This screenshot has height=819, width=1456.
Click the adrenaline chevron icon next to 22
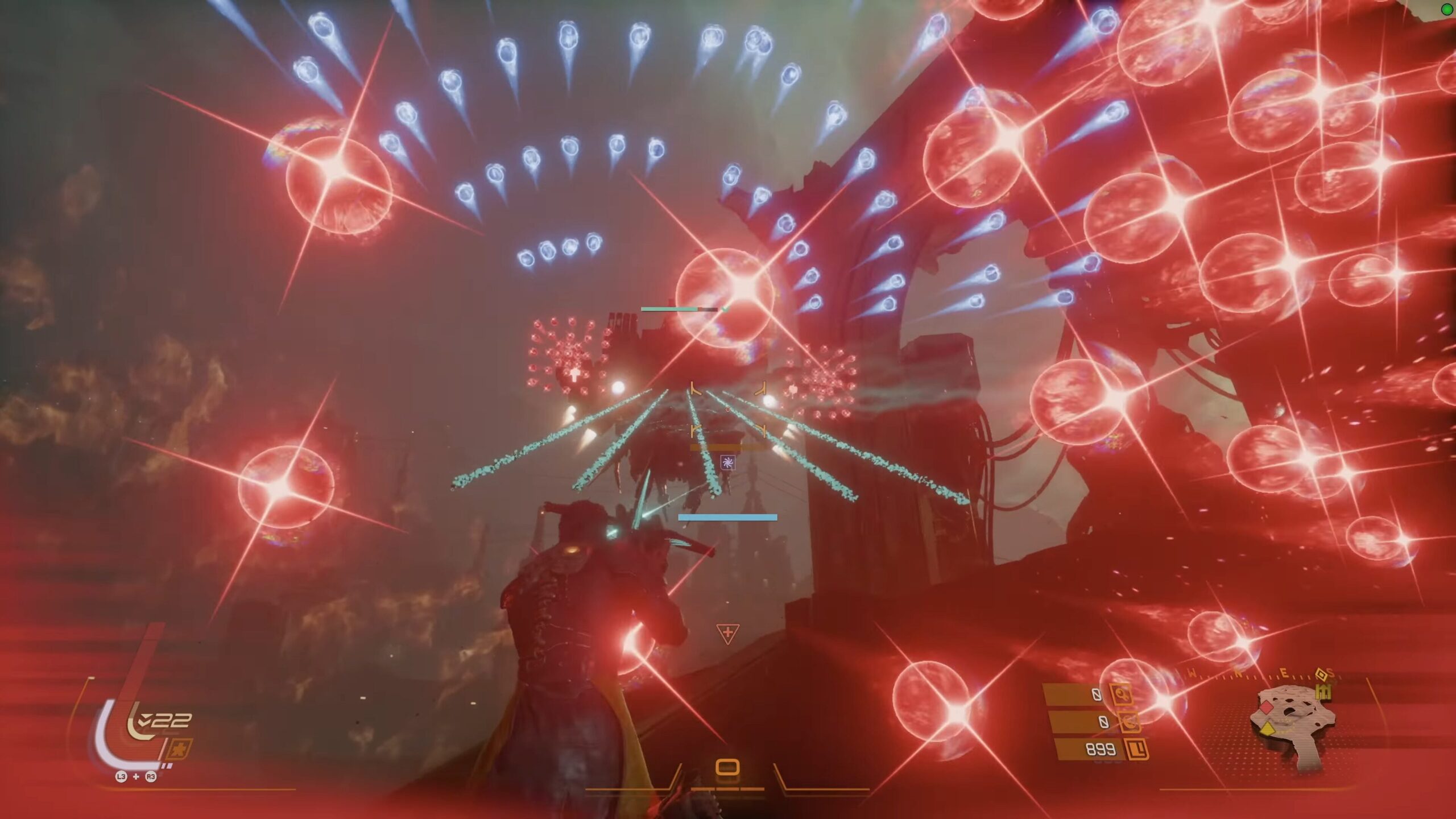click(144, 719)
